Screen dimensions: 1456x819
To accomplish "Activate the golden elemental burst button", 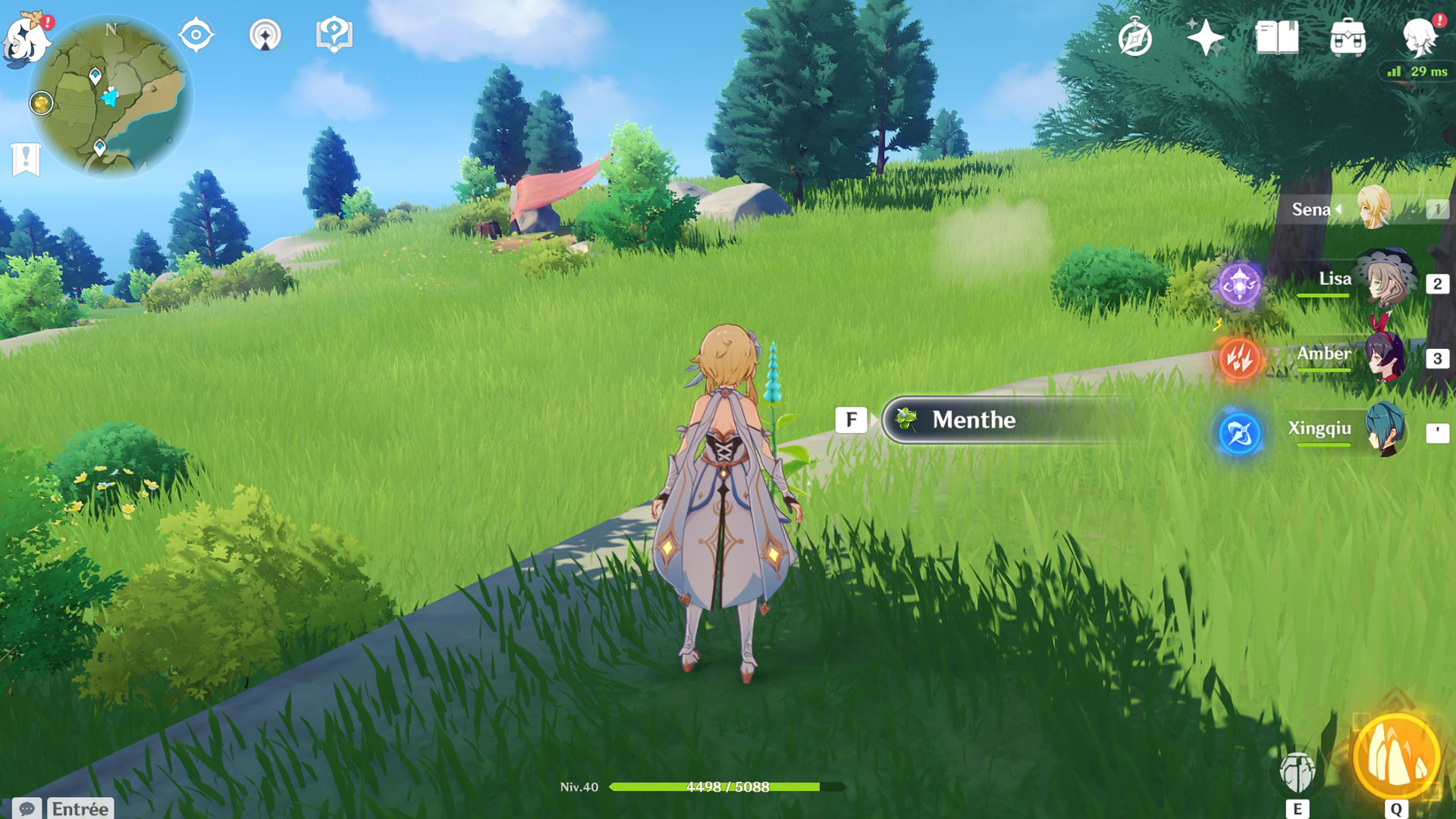I will point(1396,758).
